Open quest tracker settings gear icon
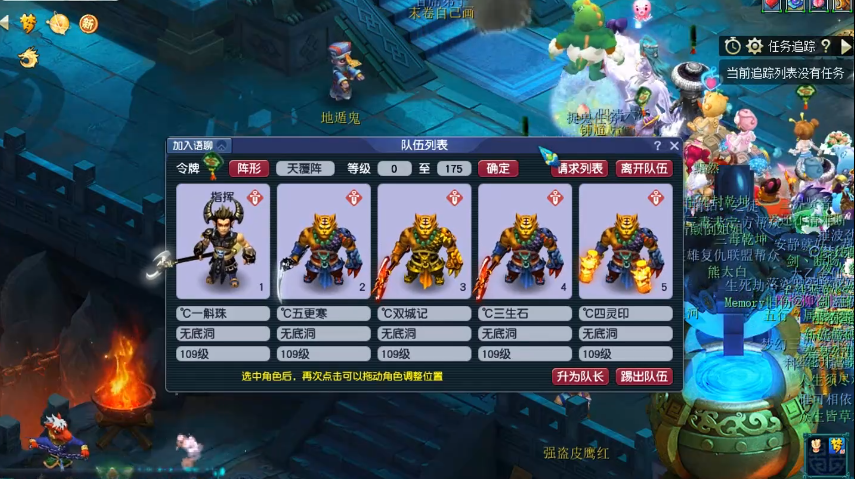The height and width of the screenshot is (479, 855). (754, 46)
